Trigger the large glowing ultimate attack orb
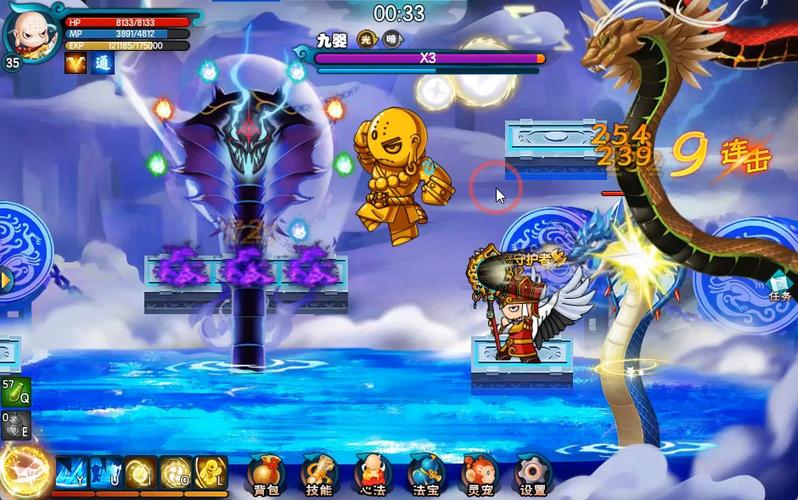Viewport: 798px width, 500px height. [x=24, y=470]
